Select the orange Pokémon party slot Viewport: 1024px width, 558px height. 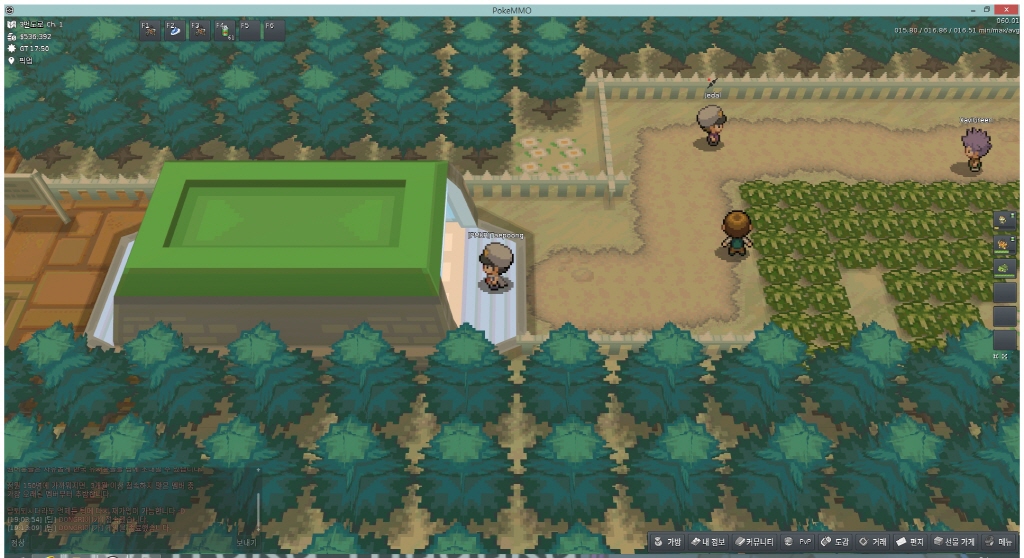click(1004, 243)
